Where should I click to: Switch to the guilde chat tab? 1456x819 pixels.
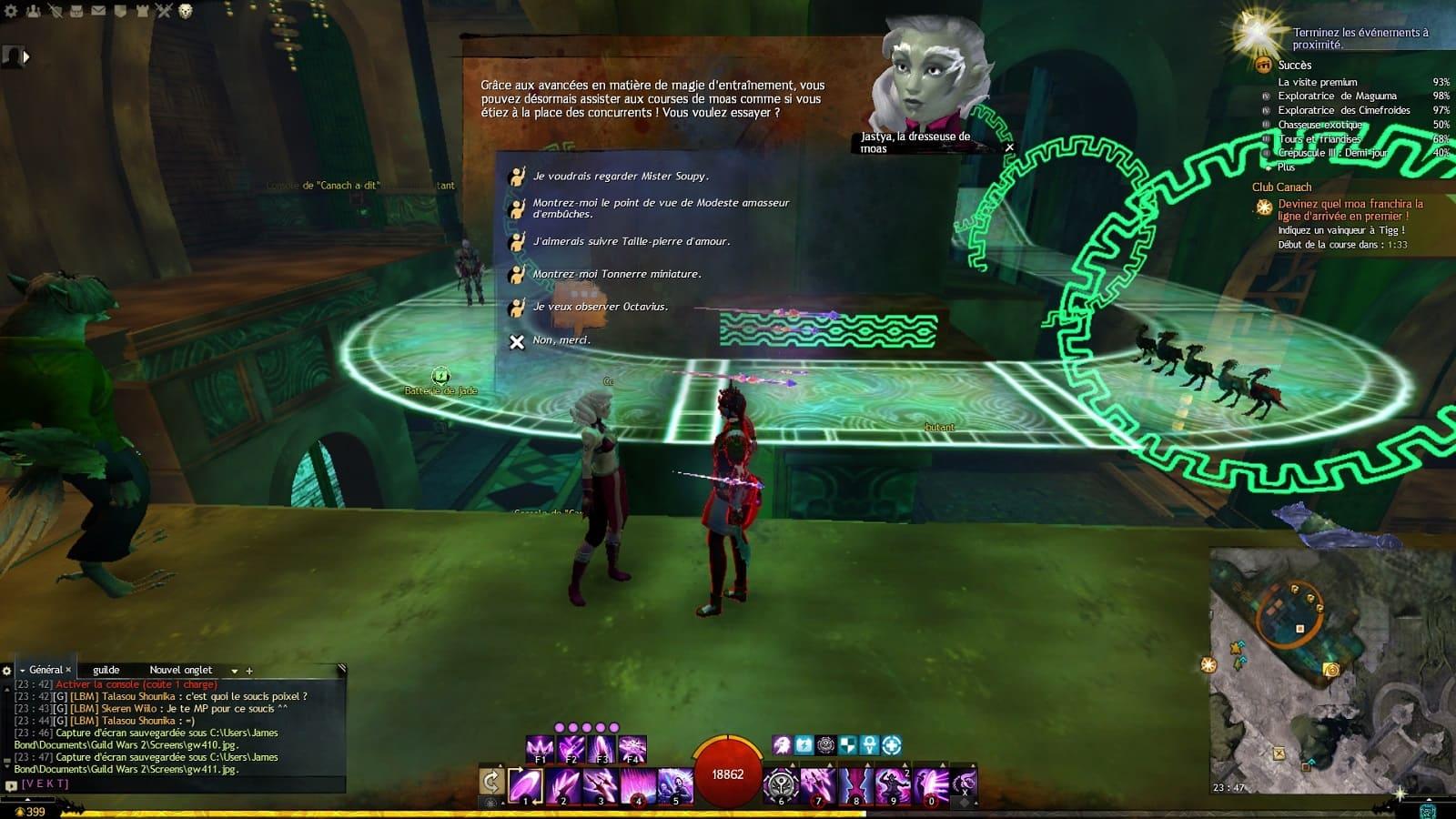click(106, 670)
